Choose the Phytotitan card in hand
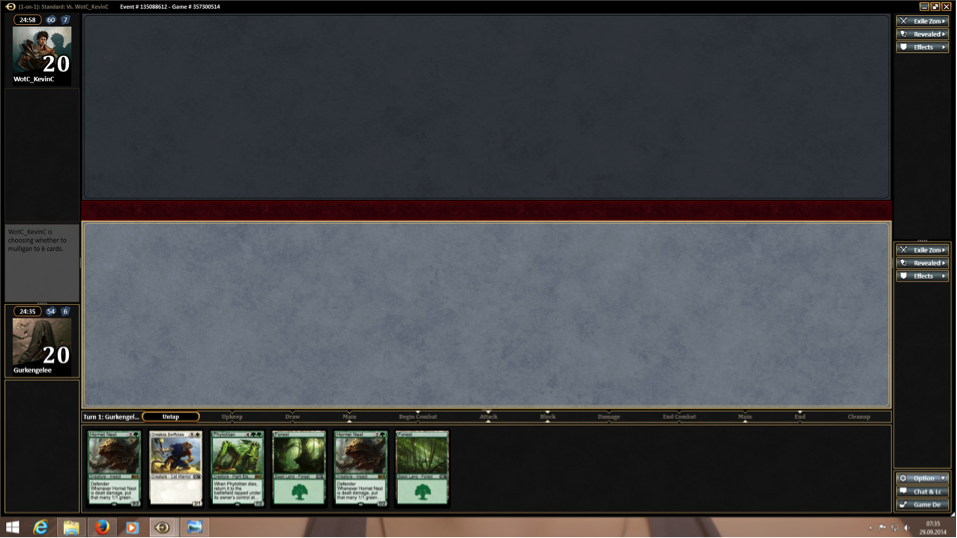 pyautogui.click(x=237, y=468)
